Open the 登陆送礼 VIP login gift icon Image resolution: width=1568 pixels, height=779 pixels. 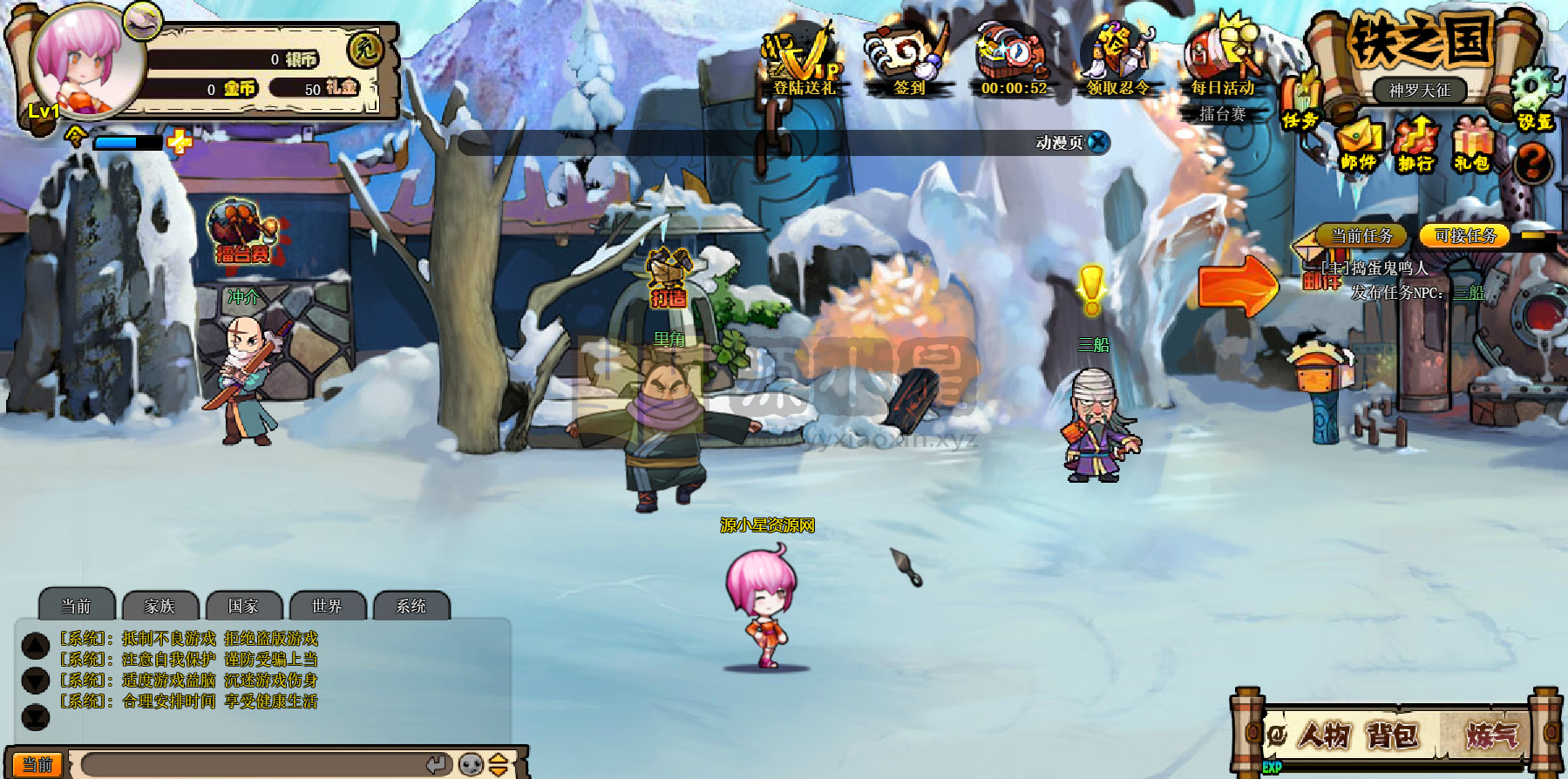coord(802,59)
